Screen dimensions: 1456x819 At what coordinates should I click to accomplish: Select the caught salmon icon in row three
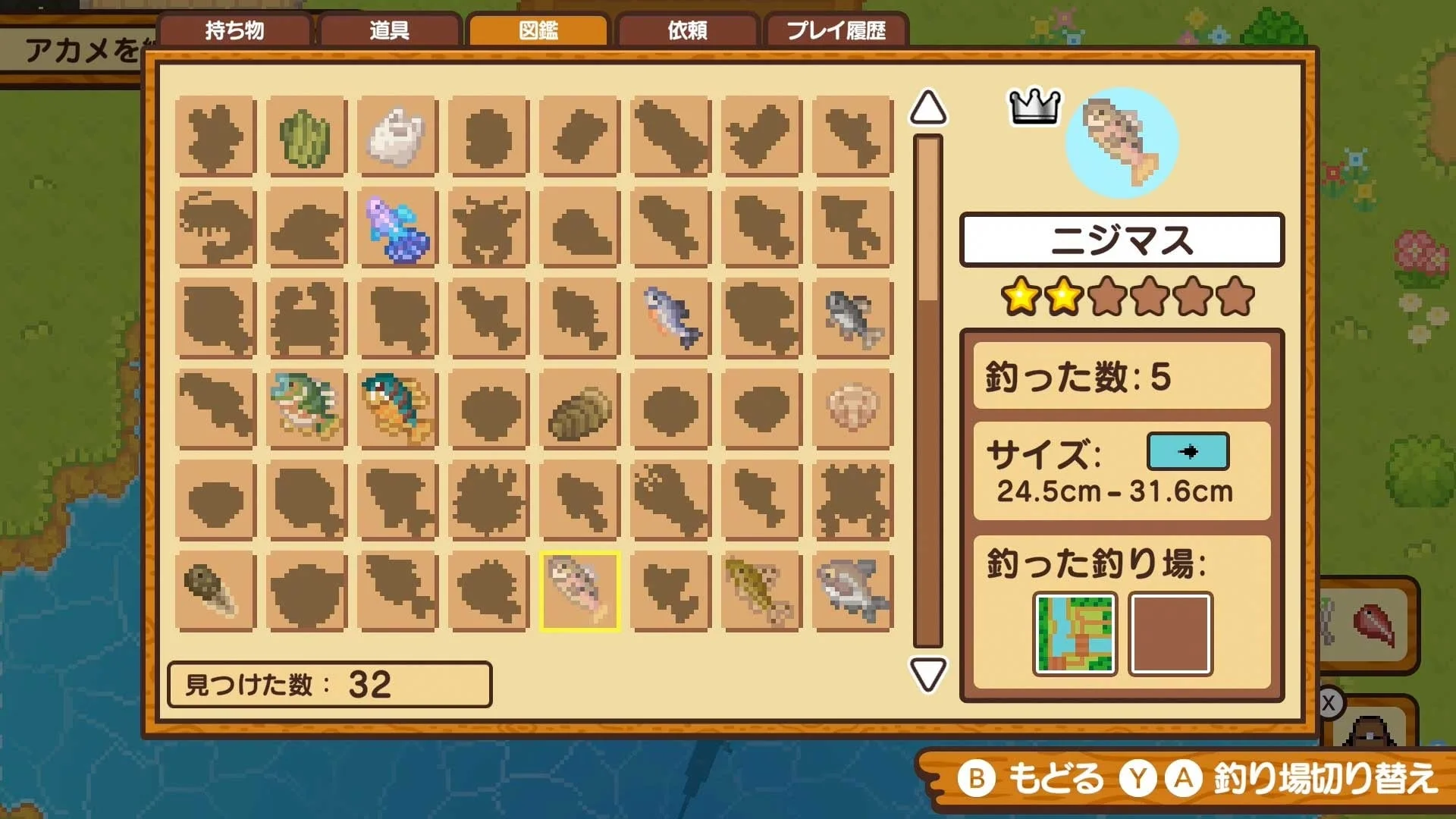[671, 318]
